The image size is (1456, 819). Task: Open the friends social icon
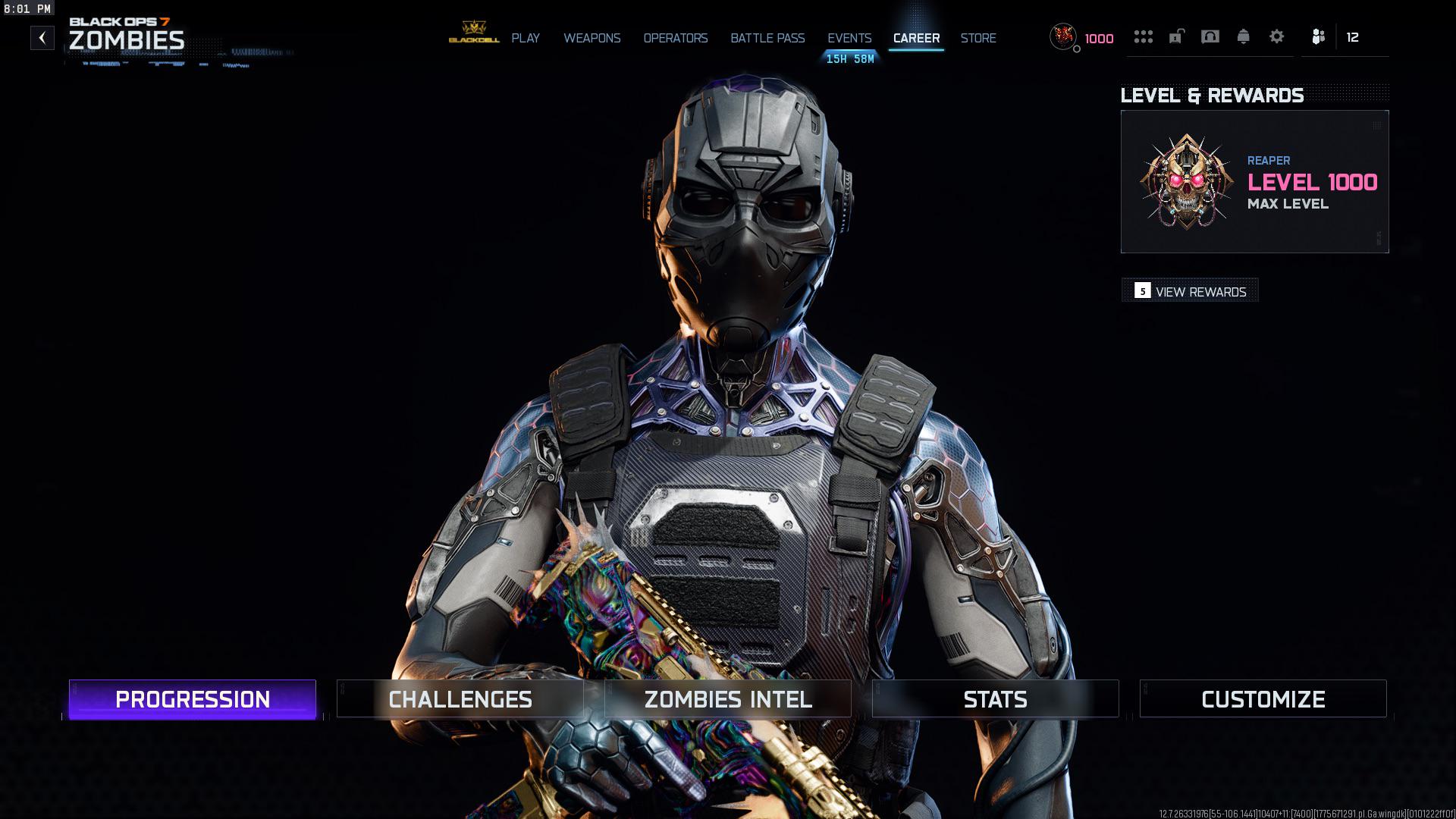1319,36
